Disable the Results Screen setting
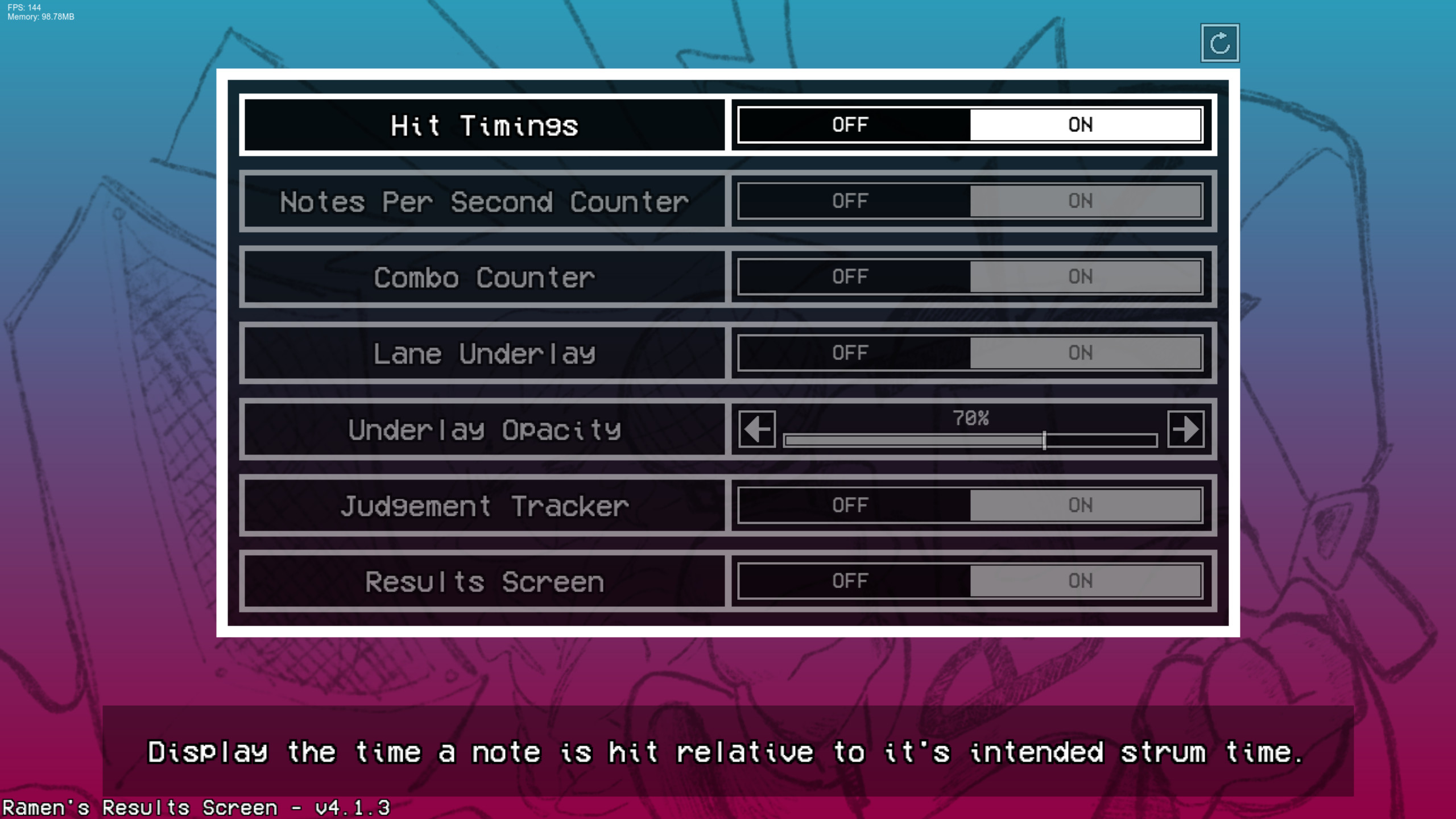This screenshot has height=819, width=1456. (x=849, y=581)
